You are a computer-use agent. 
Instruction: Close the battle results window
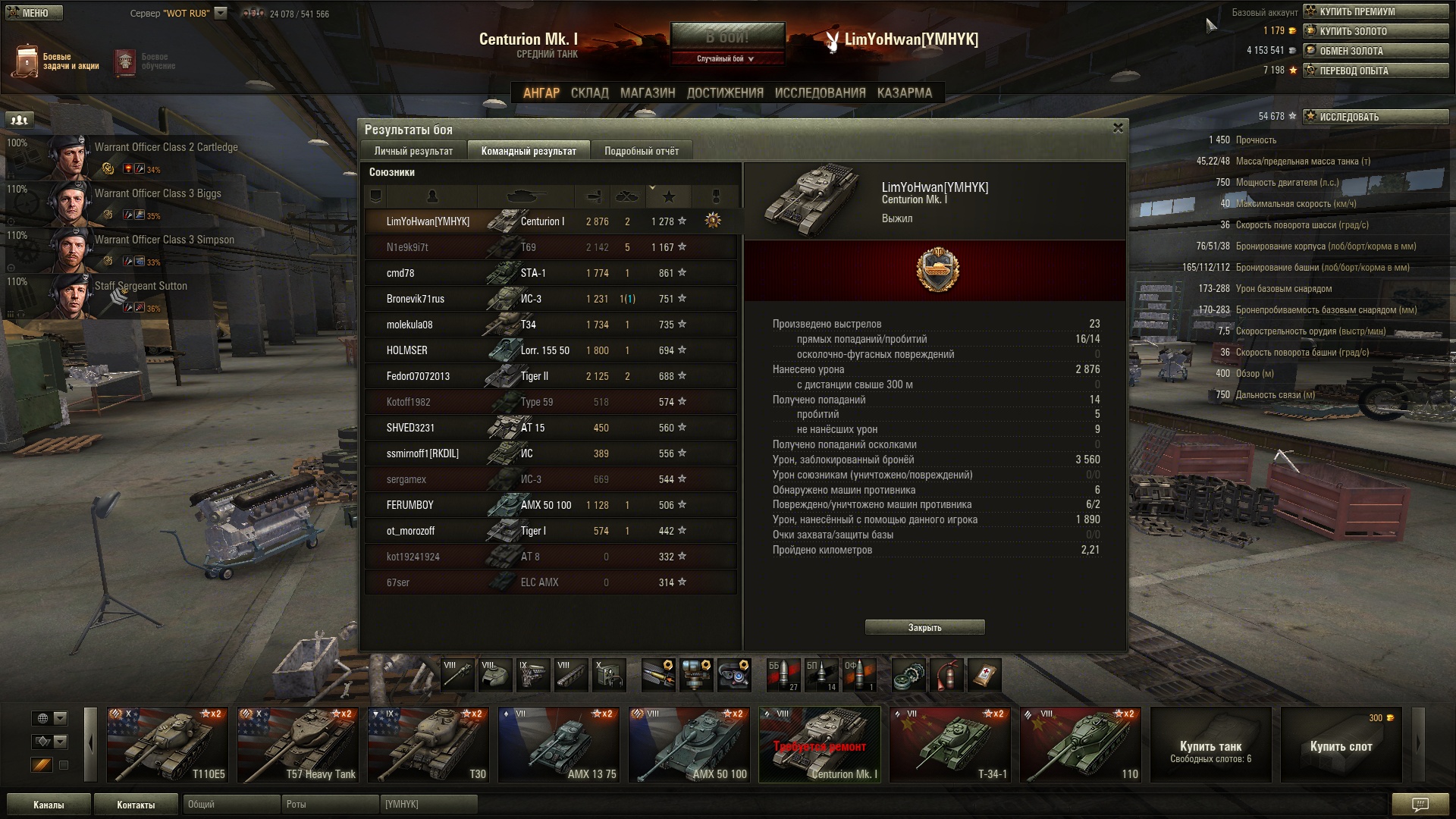point(1117,128)
